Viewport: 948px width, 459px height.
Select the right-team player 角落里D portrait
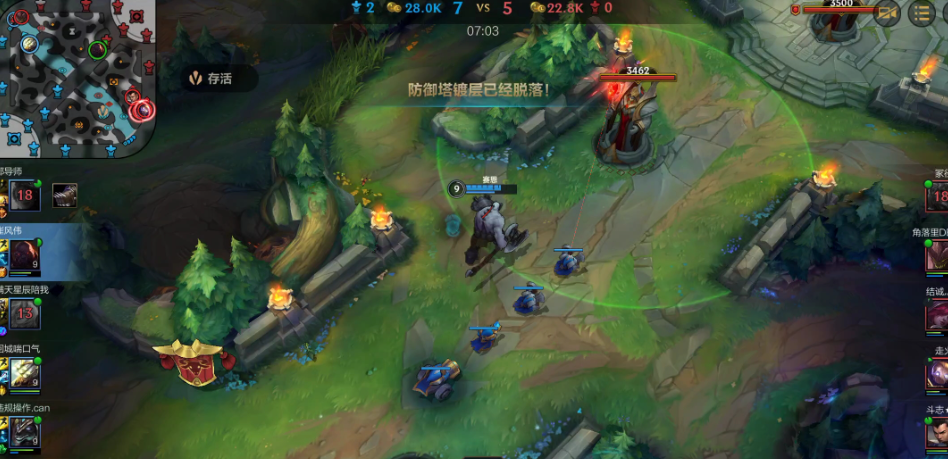coord(936,257)
